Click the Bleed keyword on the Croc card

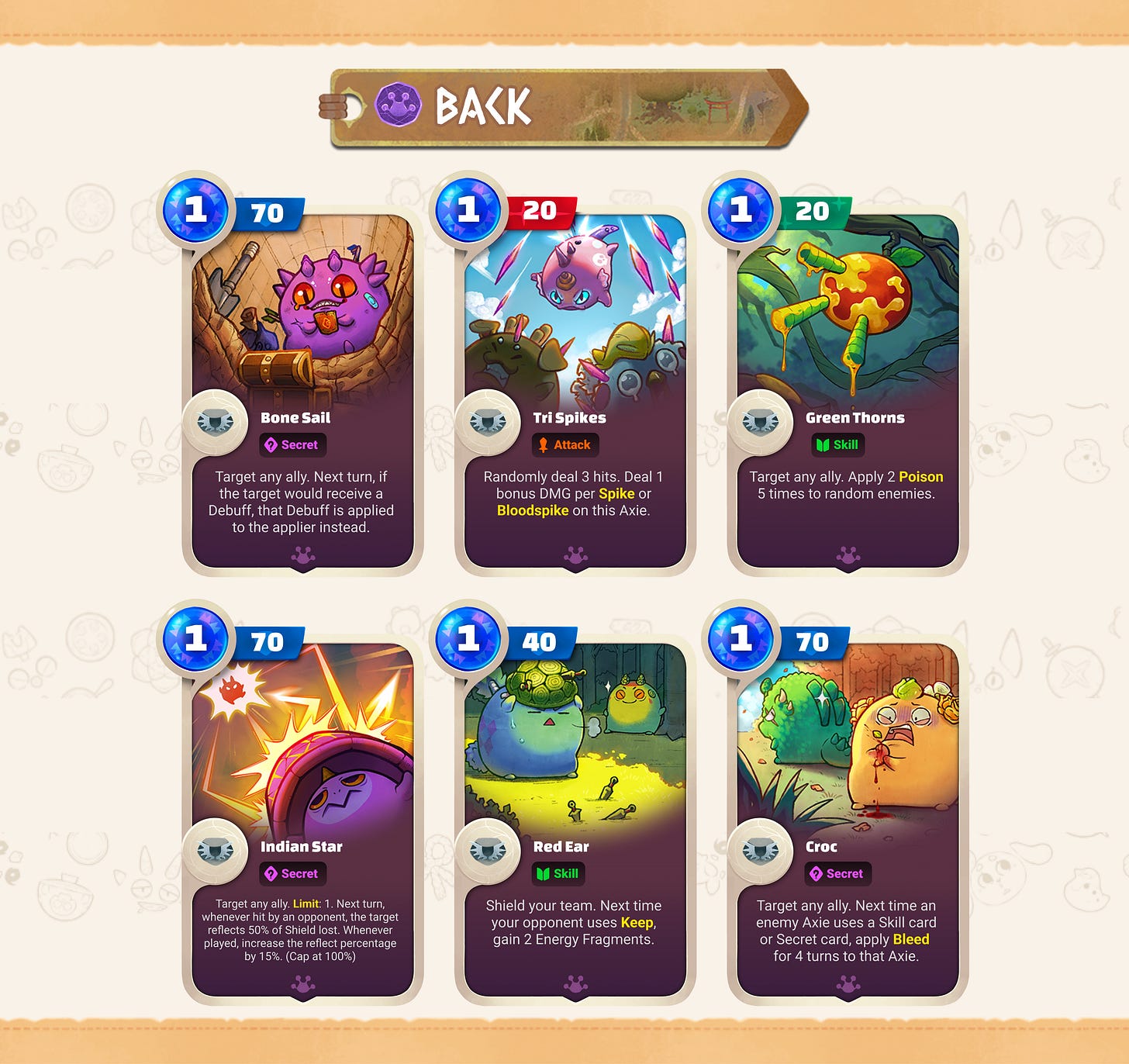[913, 939]
